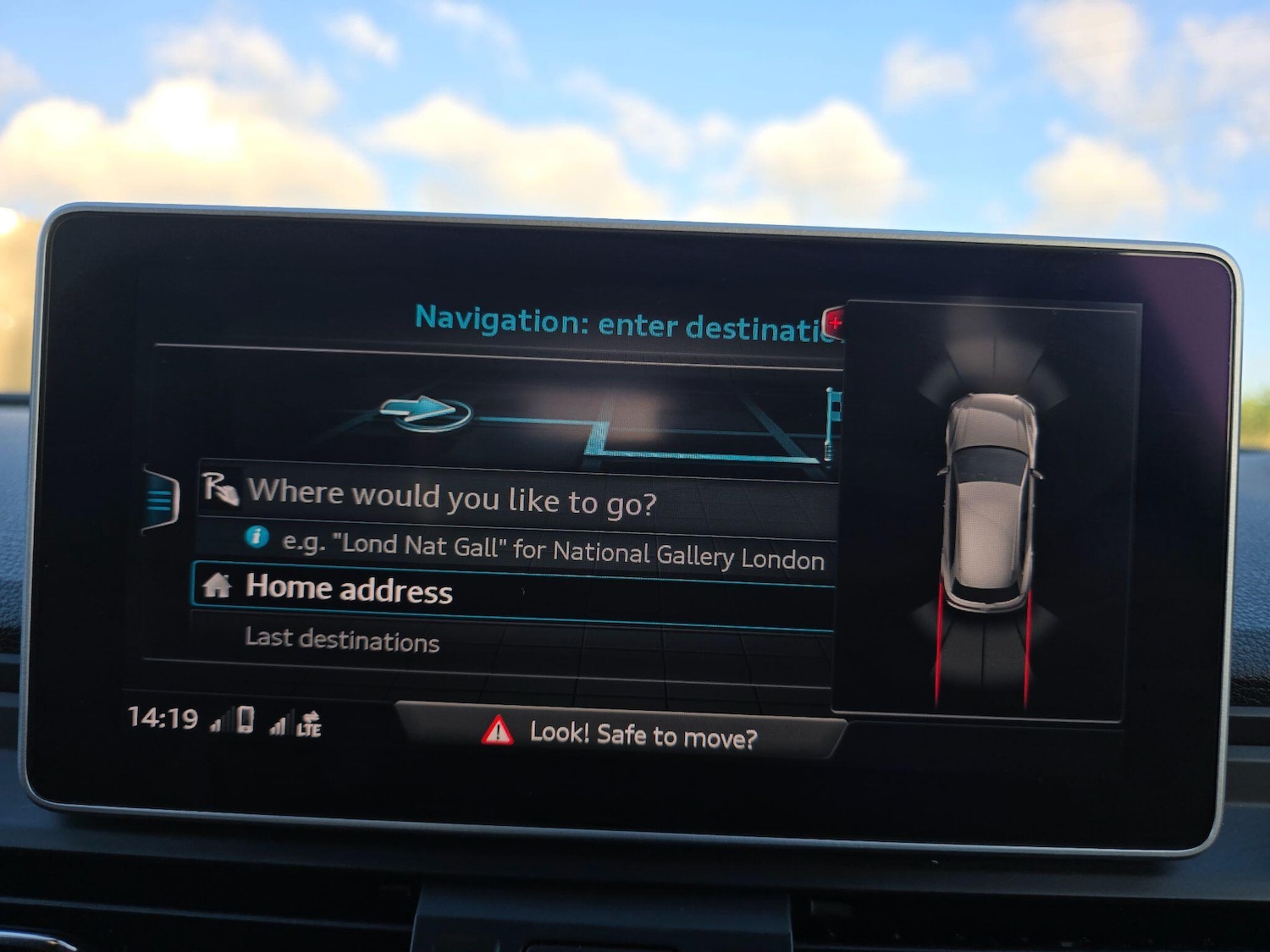Open the left side menu tab

point(161,498)
